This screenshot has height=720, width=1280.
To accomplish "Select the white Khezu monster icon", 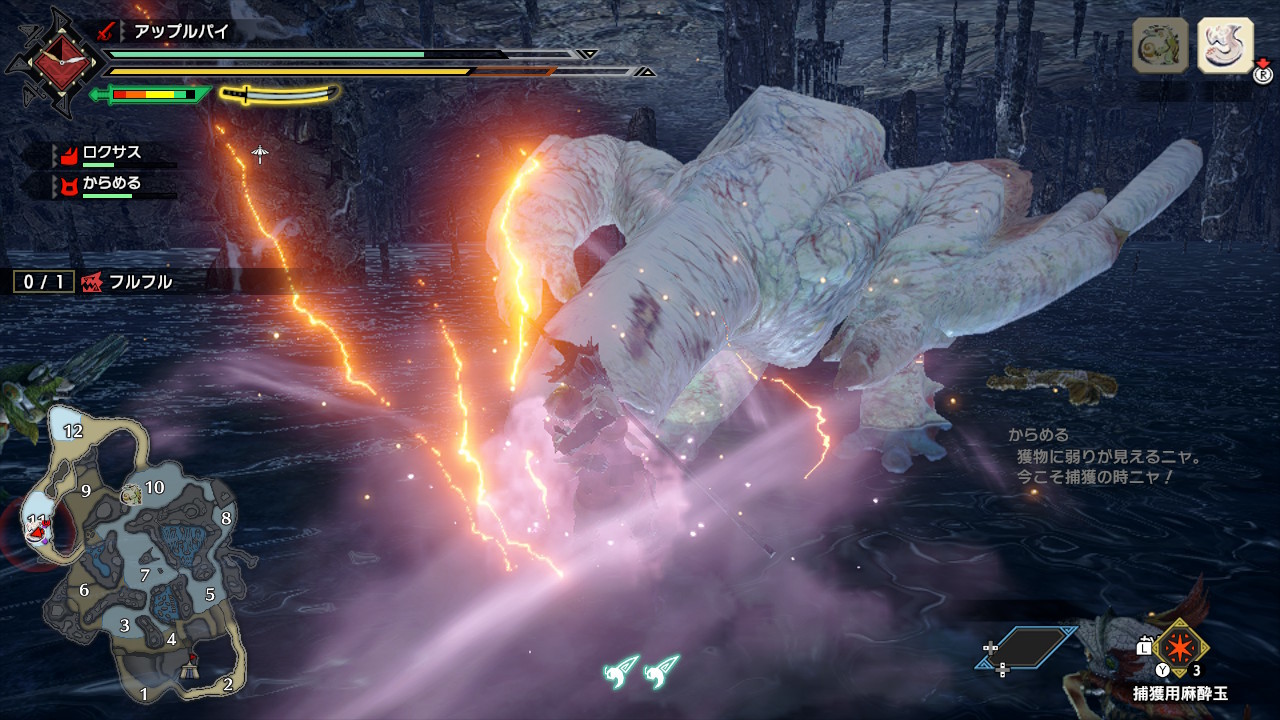I will point(1225,46).
